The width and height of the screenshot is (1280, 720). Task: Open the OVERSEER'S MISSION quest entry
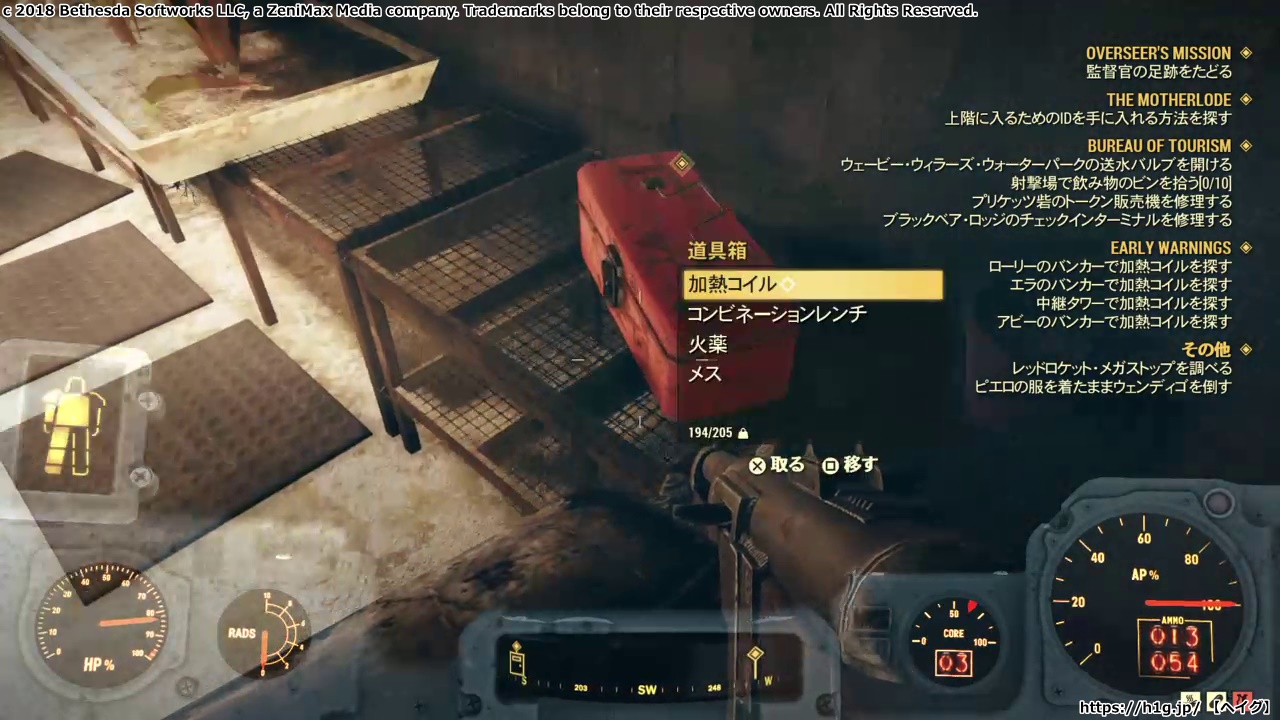coord(1158,53)
